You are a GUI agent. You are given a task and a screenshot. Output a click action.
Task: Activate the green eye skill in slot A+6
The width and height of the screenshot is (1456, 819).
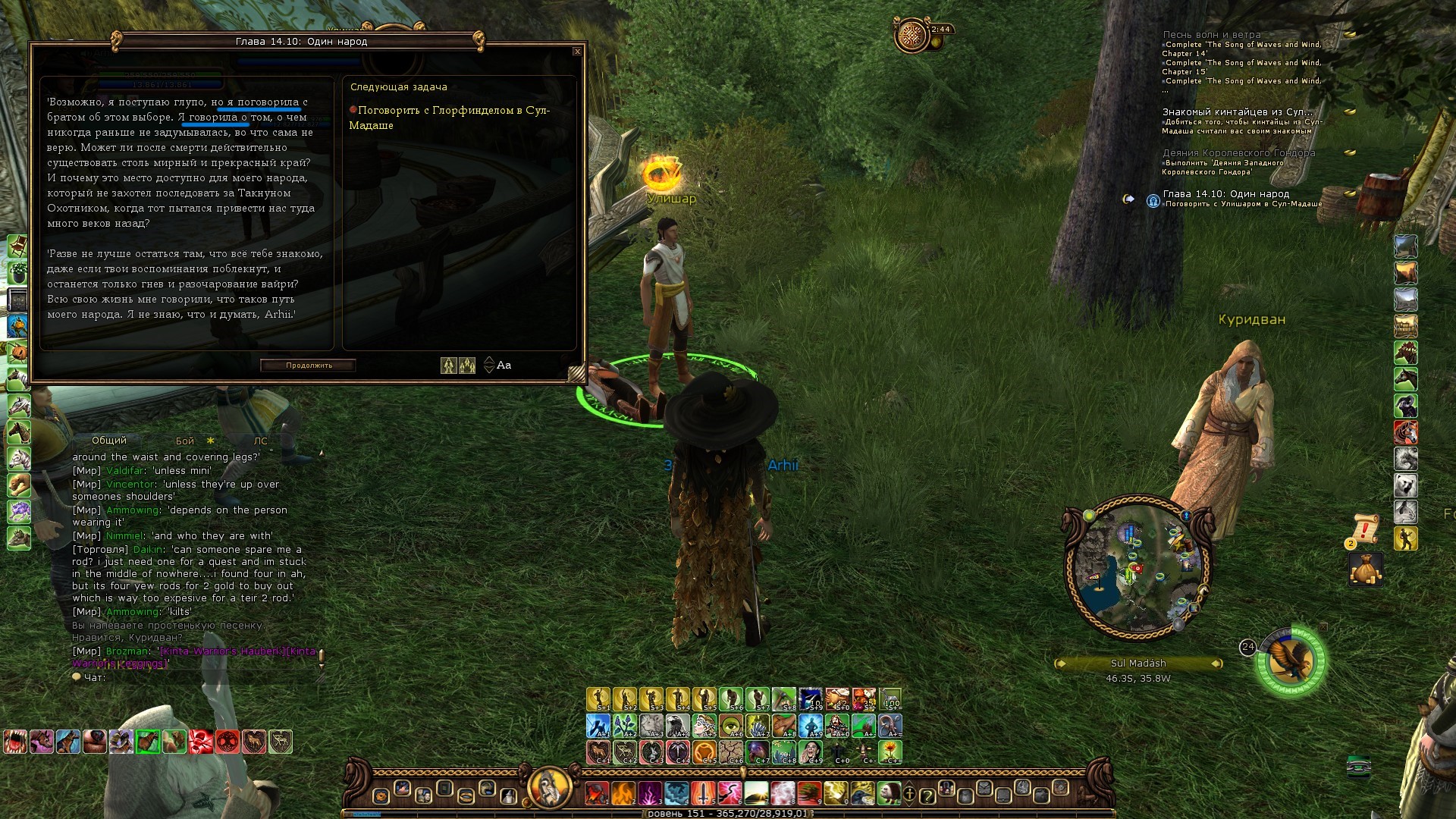(731, 726)
